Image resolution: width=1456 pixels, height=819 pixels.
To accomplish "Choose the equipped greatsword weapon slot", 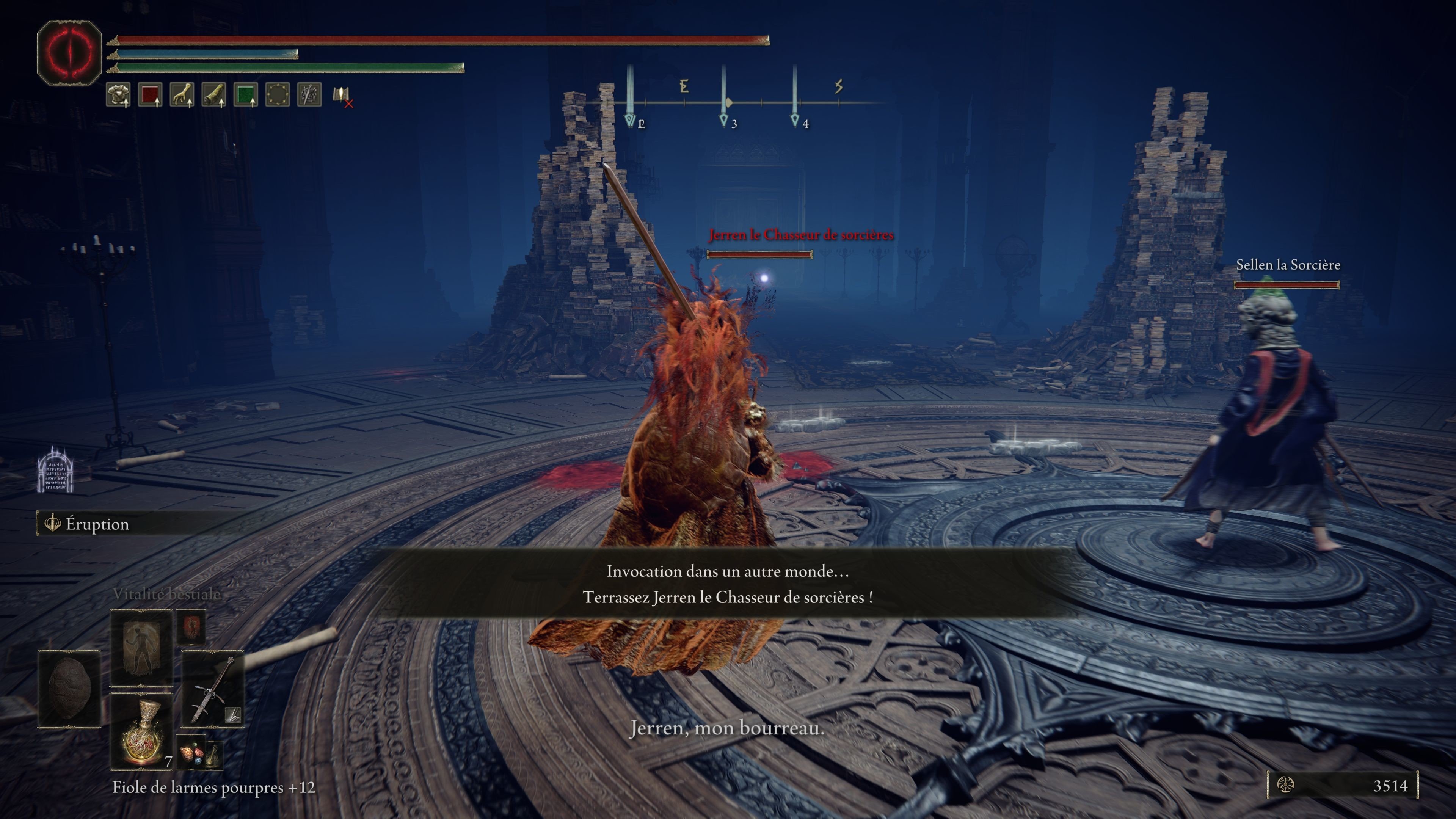I will (x=212, y=690).
